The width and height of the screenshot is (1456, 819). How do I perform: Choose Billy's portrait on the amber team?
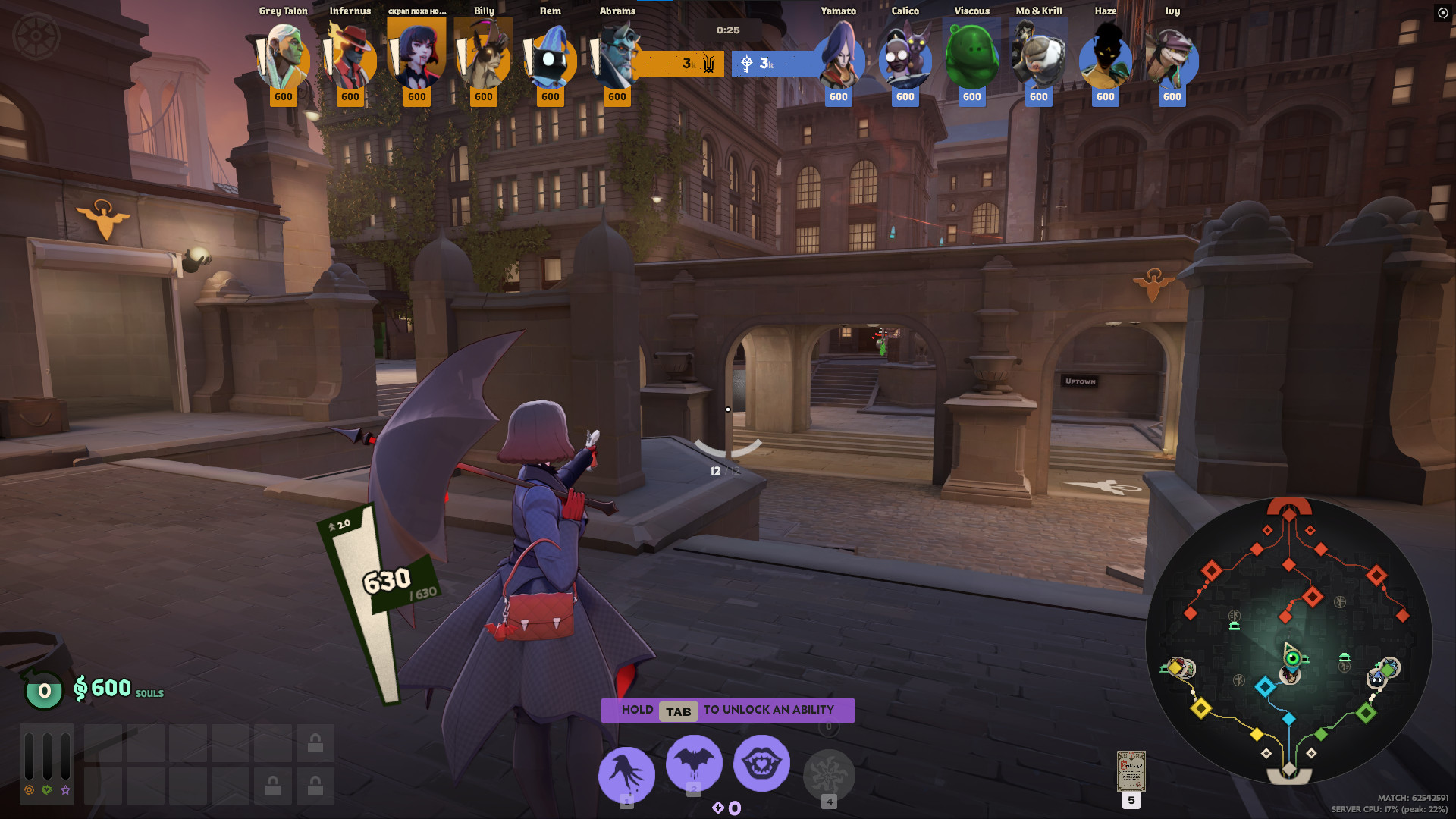[x=484, y=58]
